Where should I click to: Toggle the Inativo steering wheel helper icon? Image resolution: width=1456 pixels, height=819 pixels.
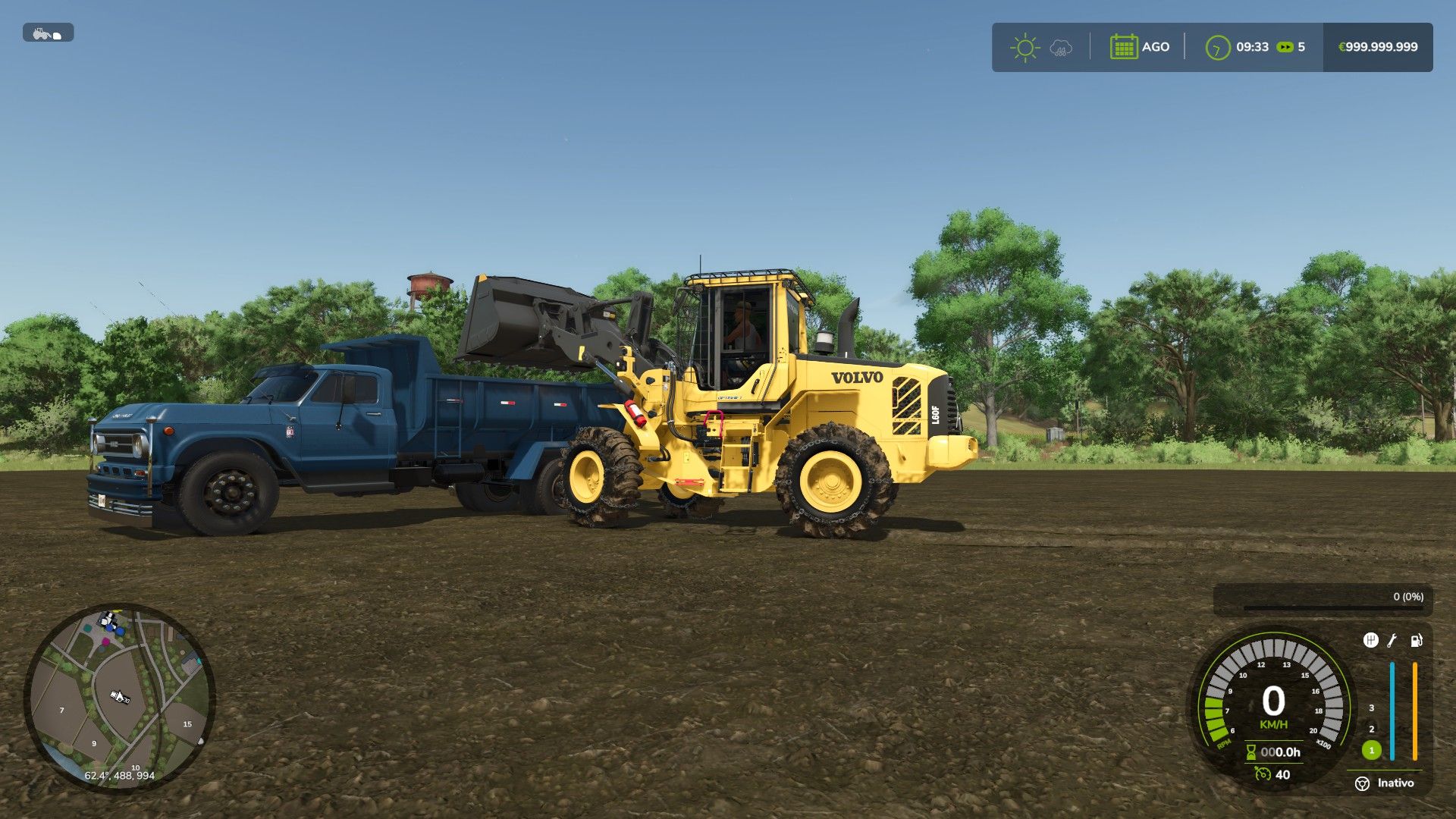click(x=1363, y=783)
